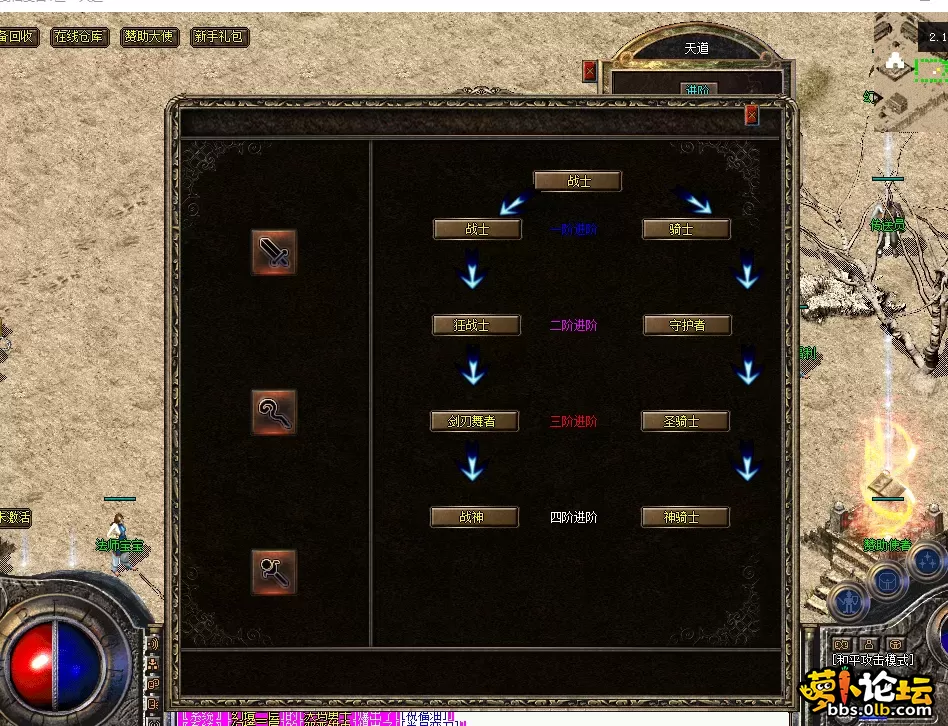
Task: Open the 赞助大使 sponsor menu
Action: point(149,37)
